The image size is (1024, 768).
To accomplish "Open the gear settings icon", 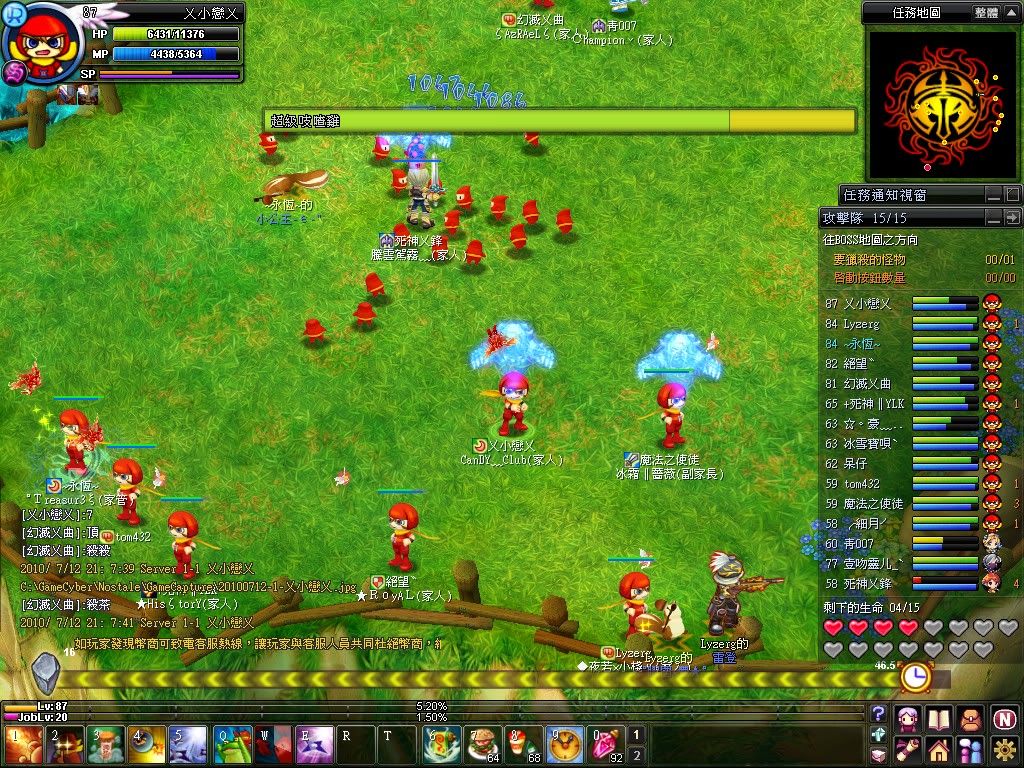I will coord(1004,749).
